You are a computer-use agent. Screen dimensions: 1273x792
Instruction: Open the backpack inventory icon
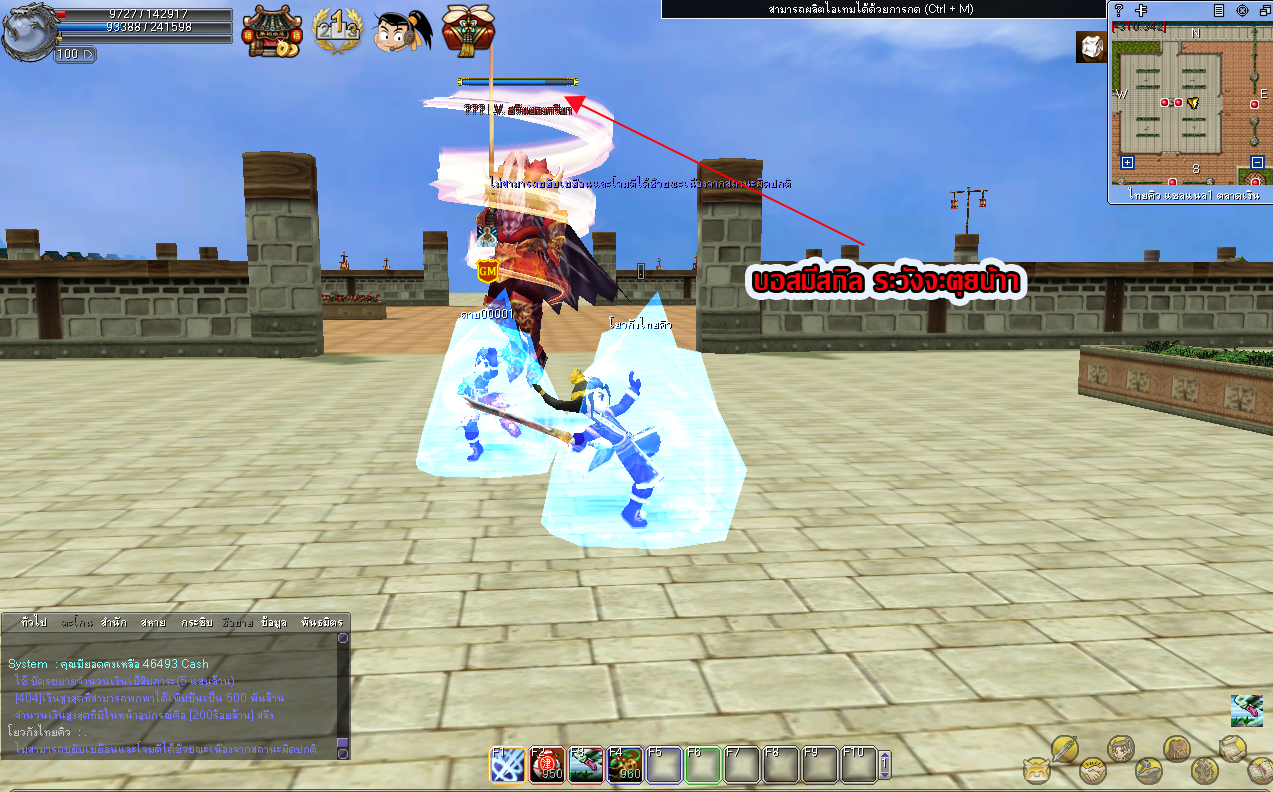click(1176, 749)
